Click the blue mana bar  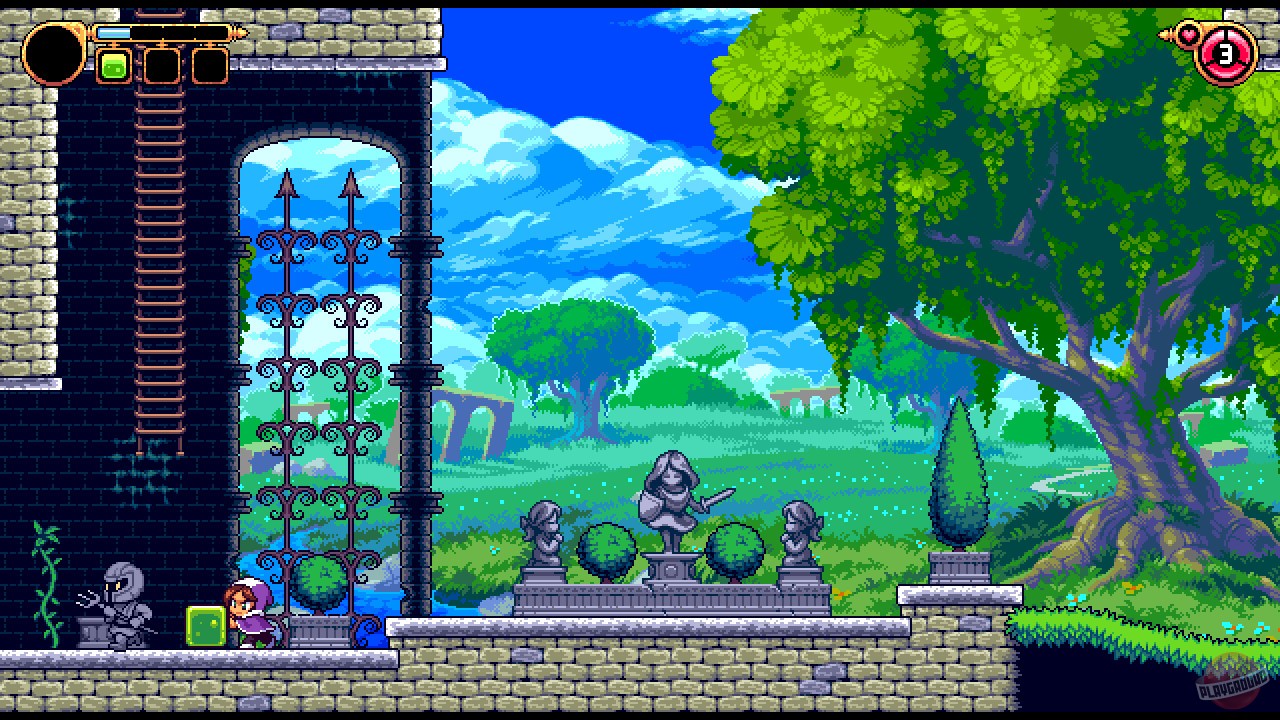tap(115, 30)
